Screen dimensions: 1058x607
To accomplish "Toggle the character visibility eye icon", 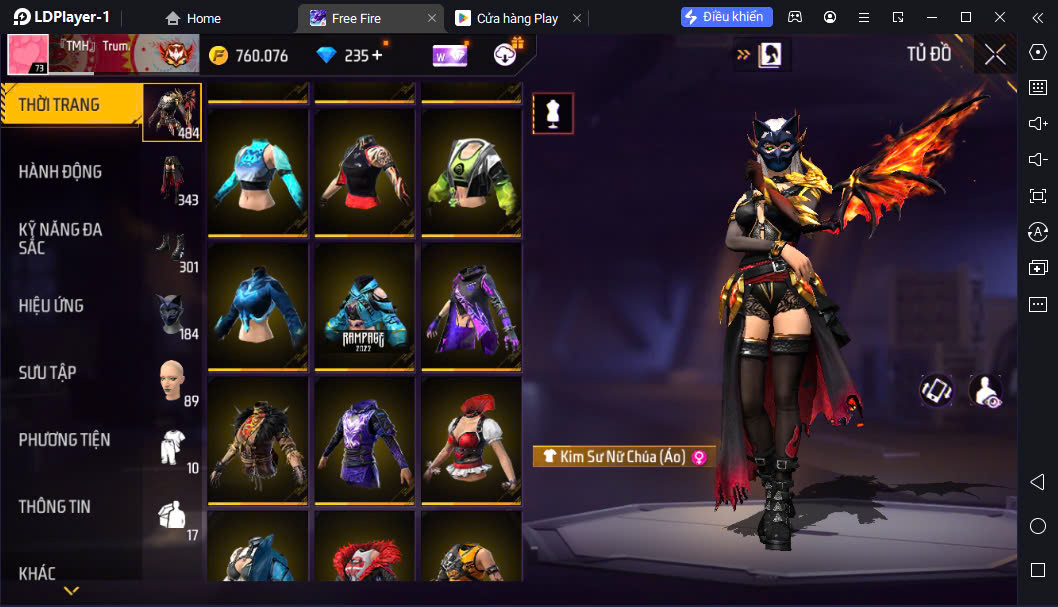I will 986,391.
